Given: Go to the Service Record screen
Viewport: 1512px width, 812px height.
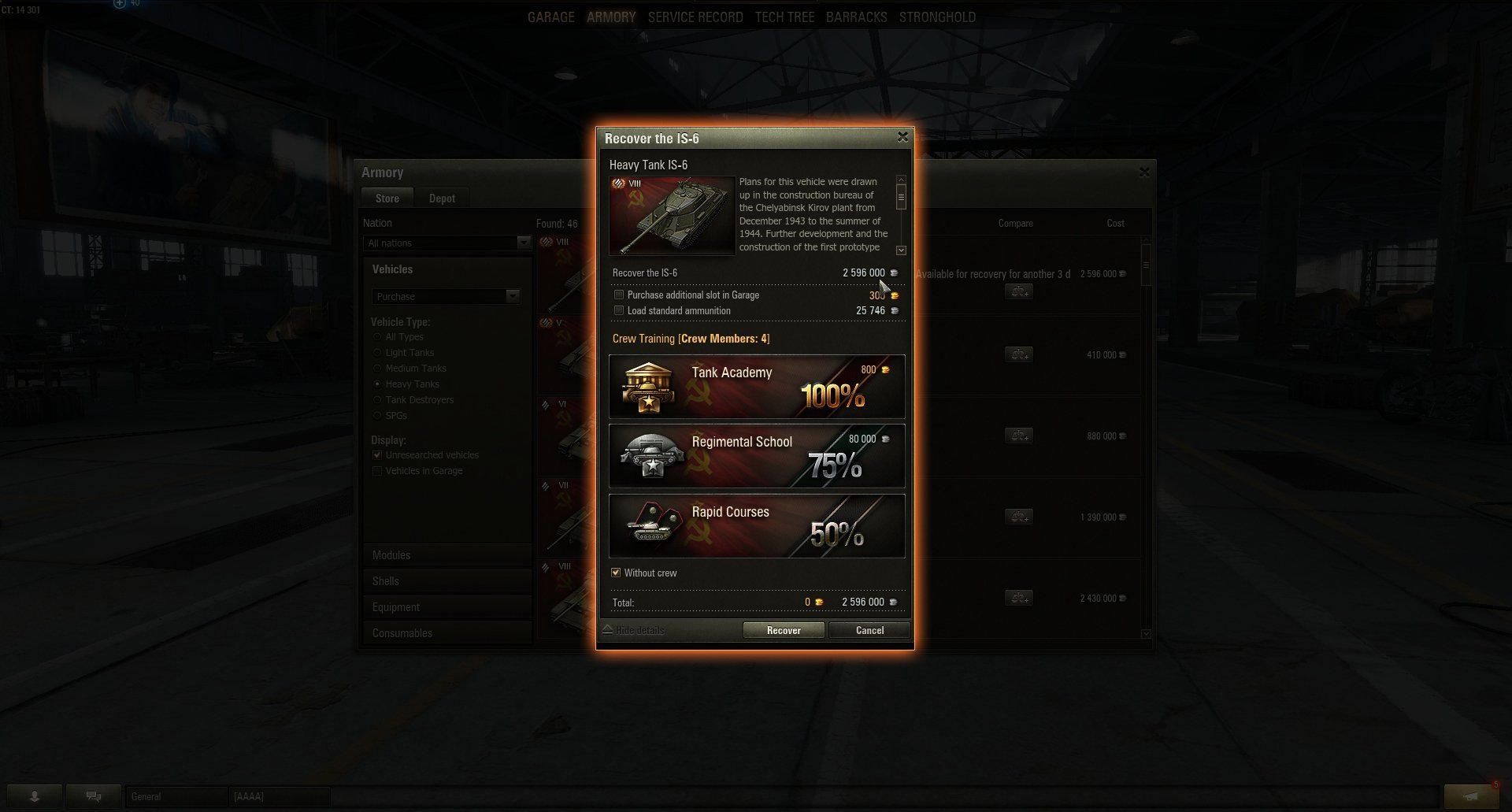Looking at the screenshot, I should pyautogui.click(x=695, y=17).
